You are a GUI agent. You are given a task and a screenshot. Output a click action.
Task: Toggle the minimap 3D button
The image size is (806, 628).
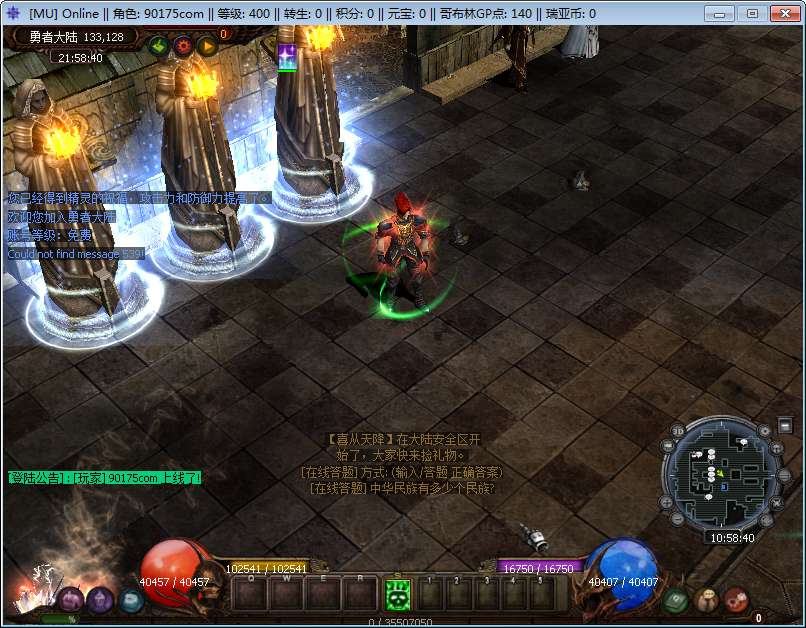point(678,432)
